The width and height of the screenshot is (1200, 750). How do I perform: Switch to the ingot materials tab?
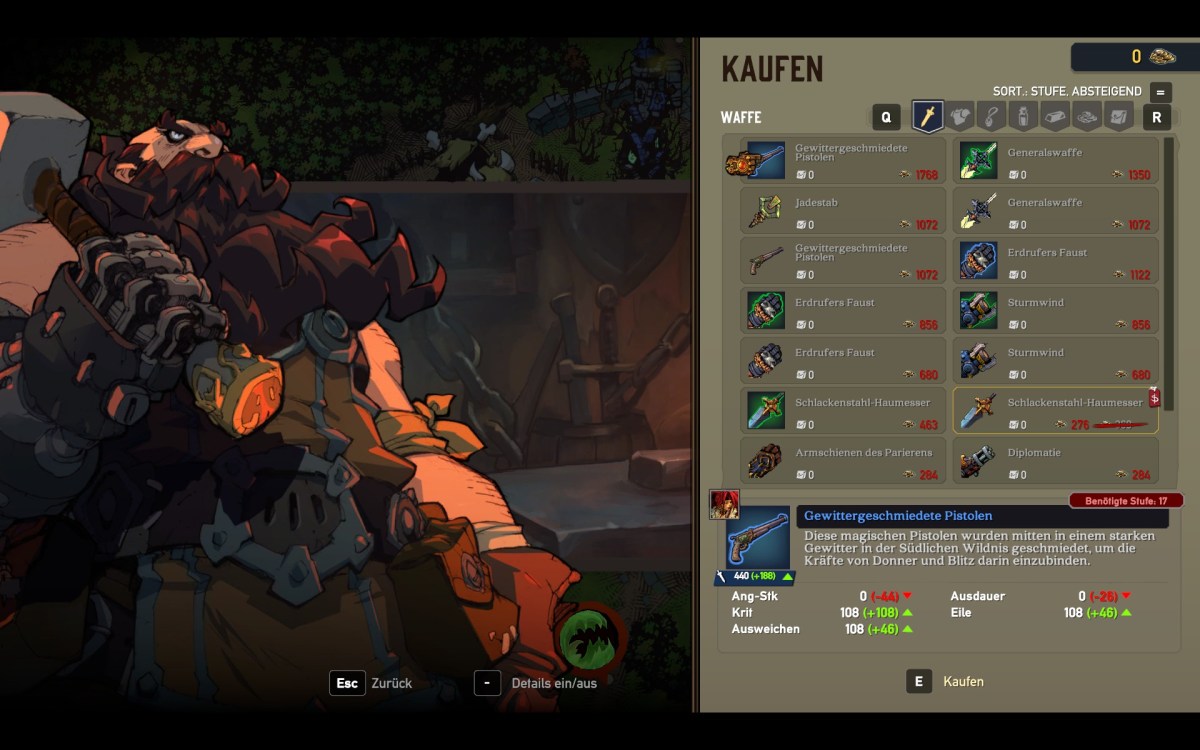tap(1054, 117)
